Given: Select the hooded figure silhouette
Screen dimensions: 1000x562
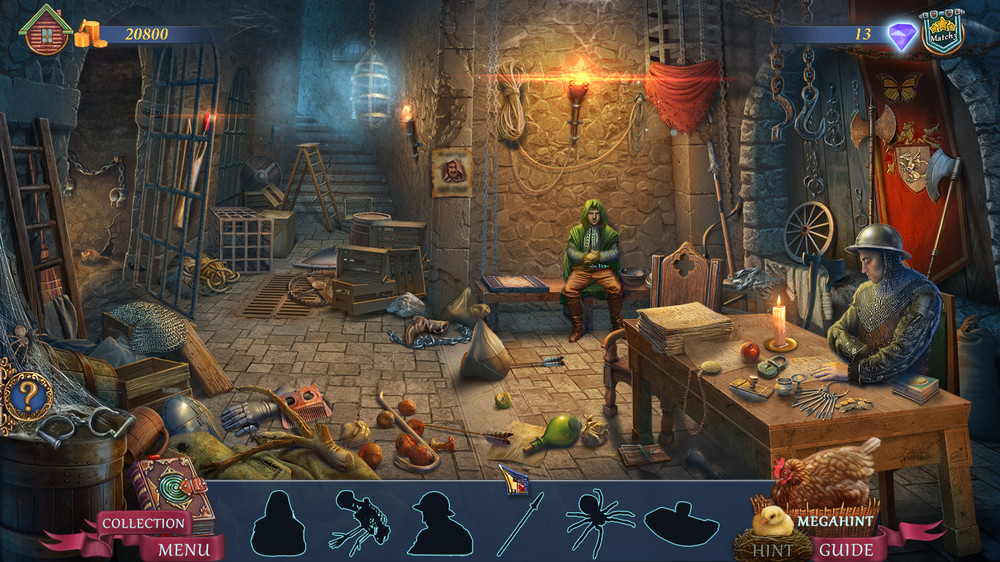Looking at the screenshot, I should (x=277, y=523).
